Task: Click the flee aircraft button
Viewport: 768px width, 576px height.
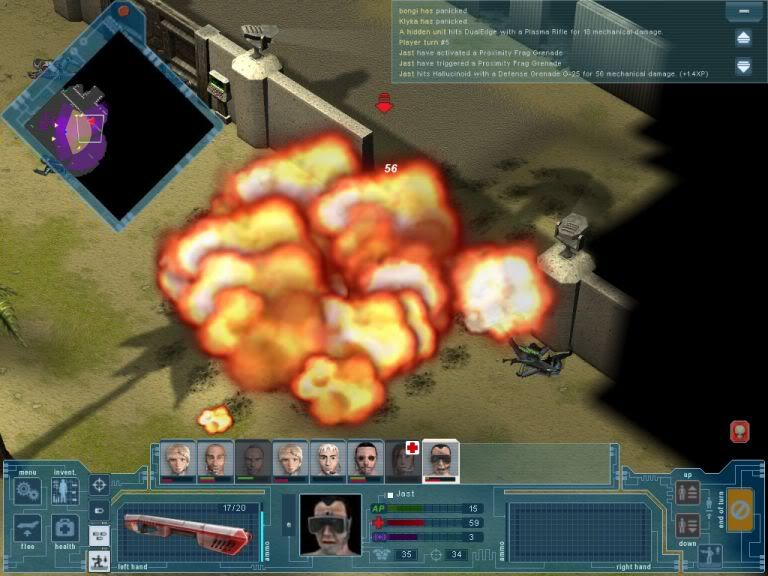Action: (x=27, y=529)
